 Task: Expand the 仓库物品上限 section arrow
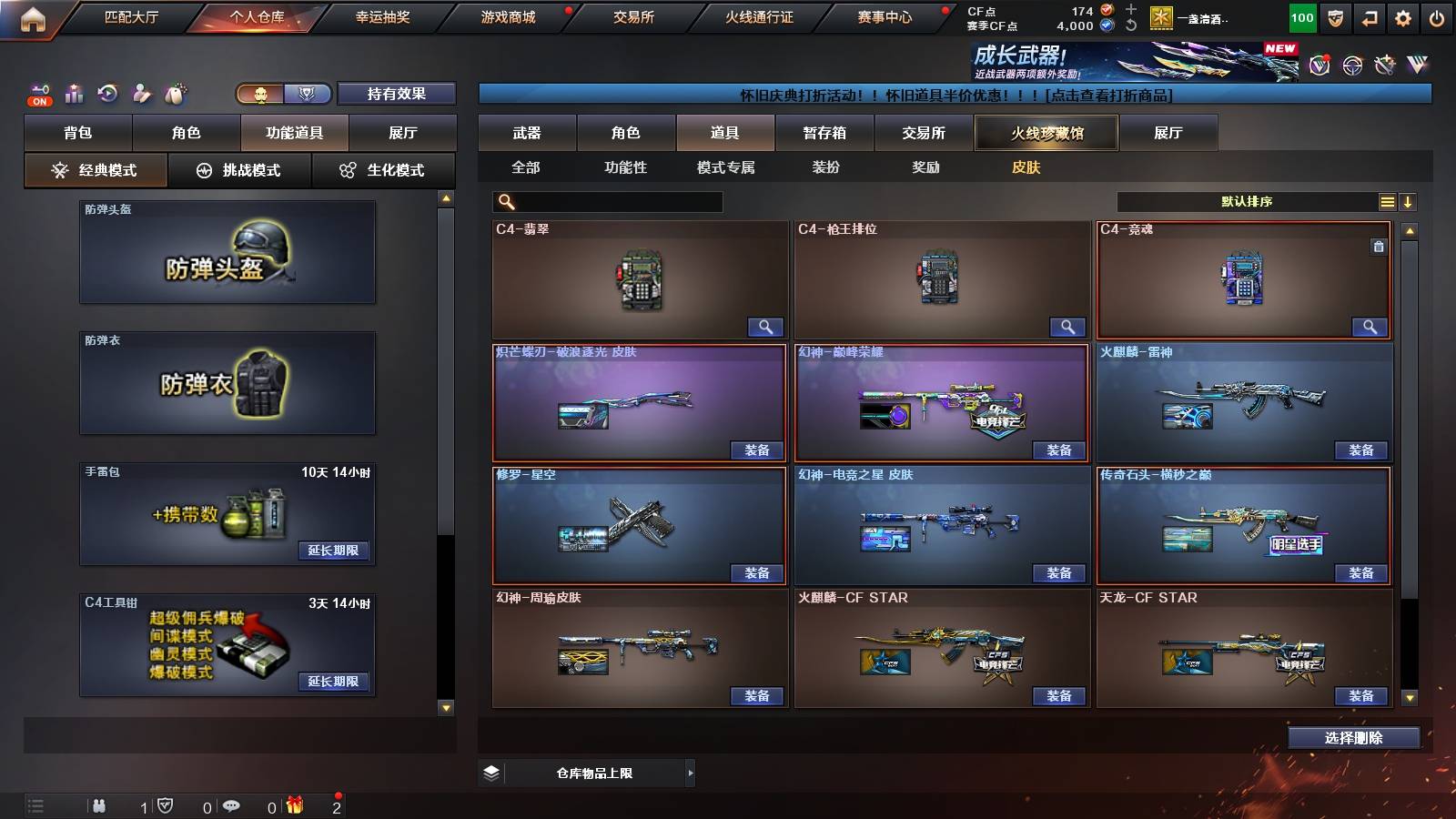(690, 772)
